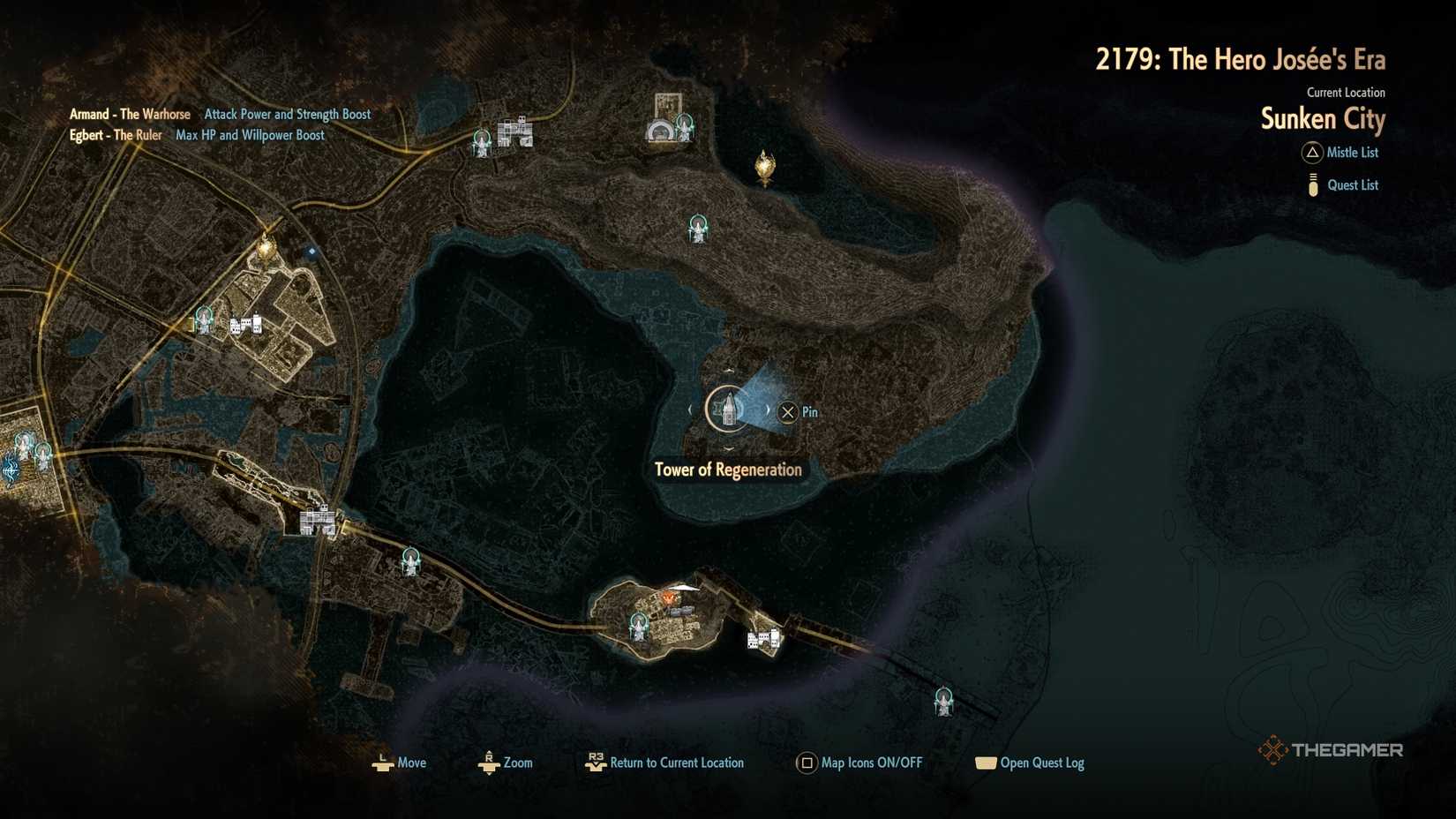Click the THEGAMER logo
This screenshot has height=819, width=1456.
tap(1332, 750)
